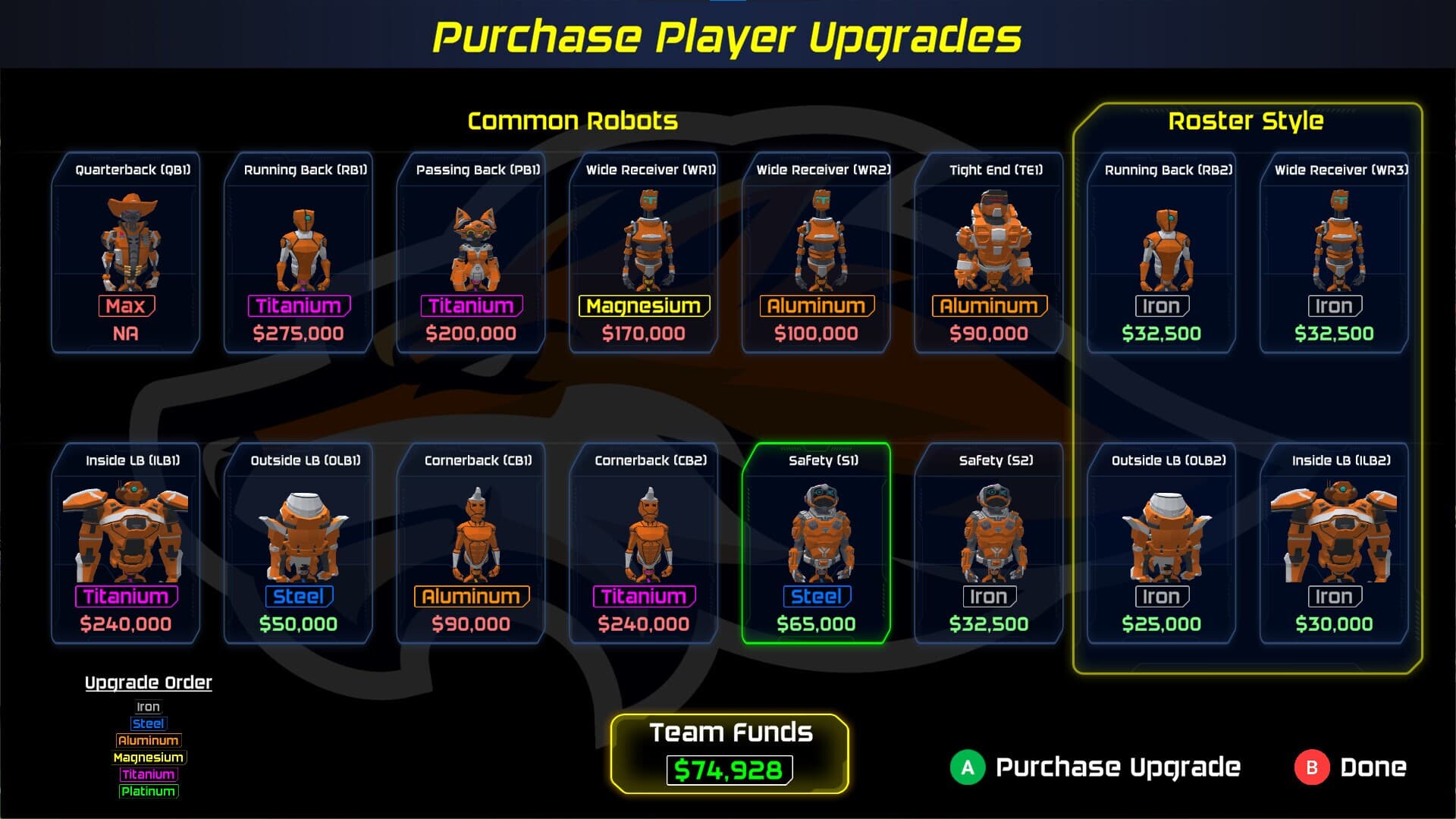The image size is (1456, 819).
Task: Select the Inside LB (ILB1) card
Action: [126, 543]
